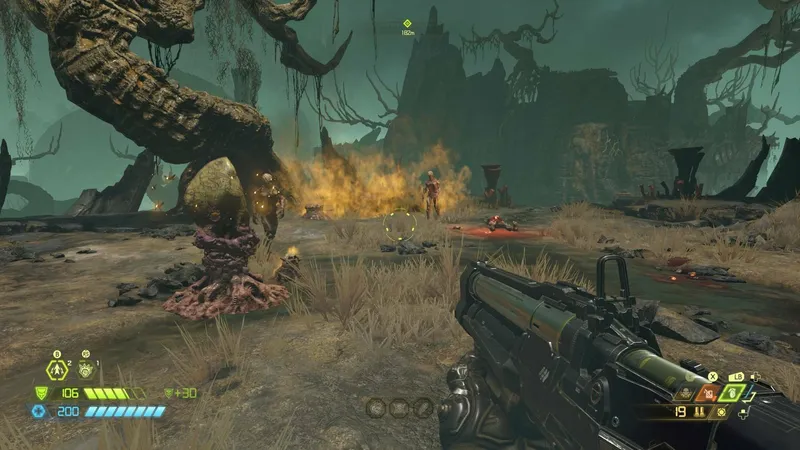Select the green frag grenade equipment icon
Image resolution: width=800 pixels, height=450 pixels.
tap(733, 393)
